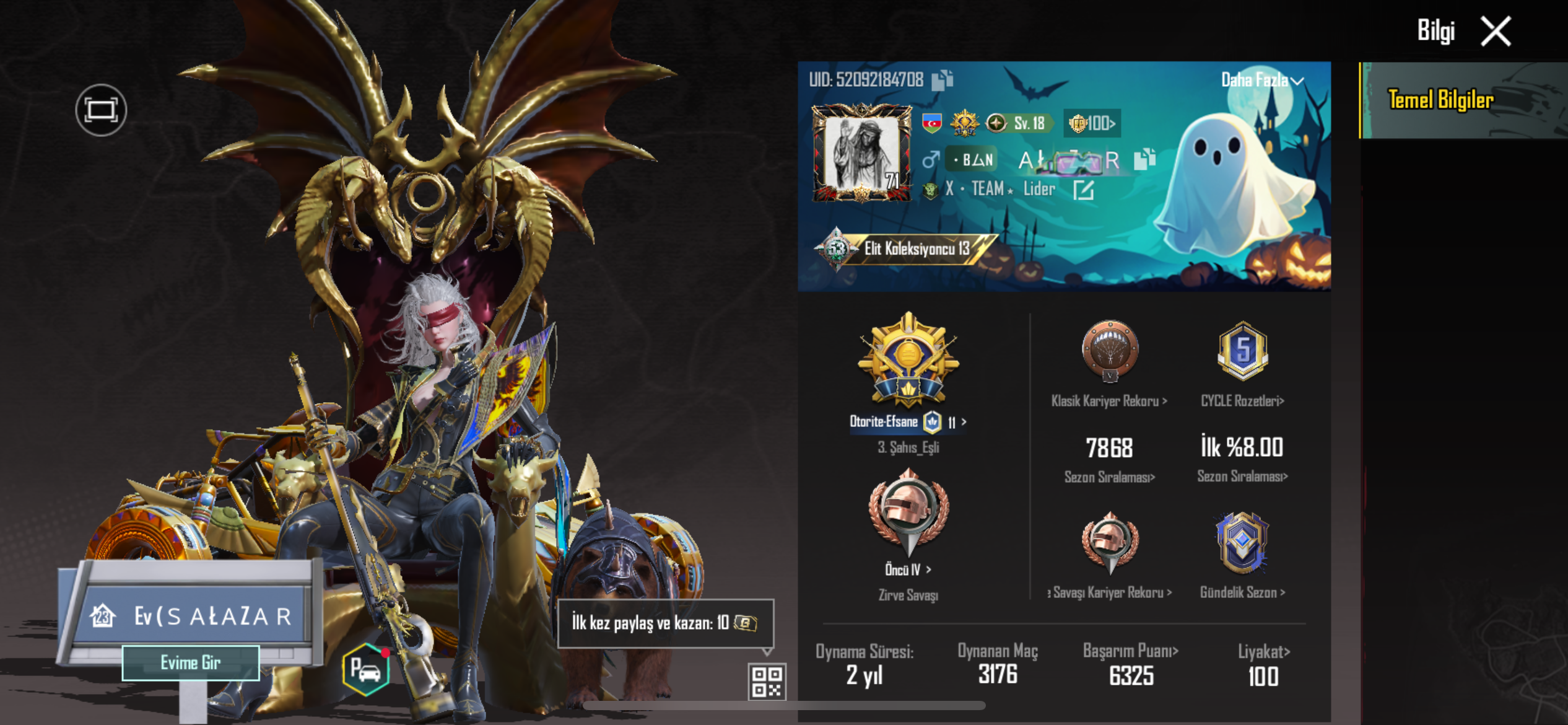Expand the Daha Fazla dropdown

click(x=1262, y=80)
